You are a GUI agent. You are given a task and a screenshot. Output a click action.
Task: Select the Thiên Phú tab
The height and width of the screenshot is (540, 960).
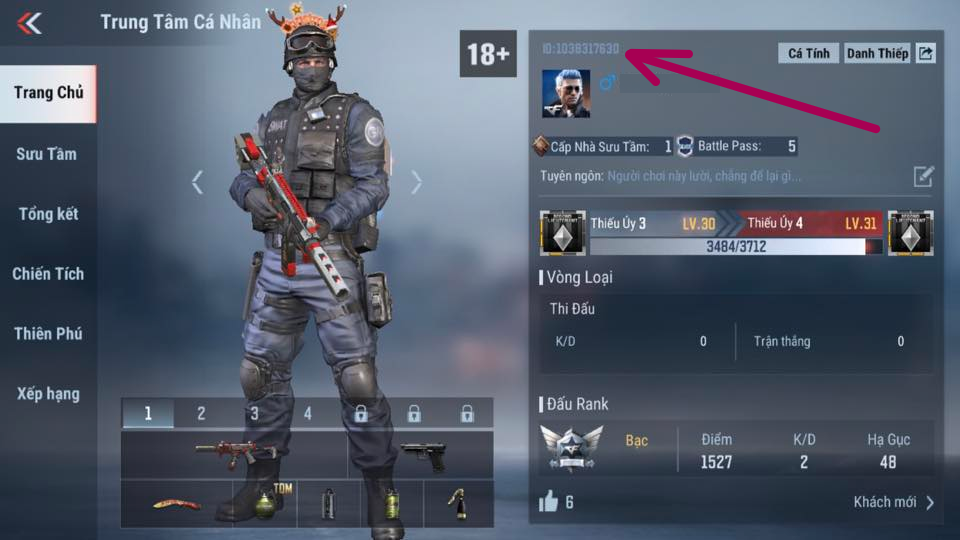click(48, 334)
